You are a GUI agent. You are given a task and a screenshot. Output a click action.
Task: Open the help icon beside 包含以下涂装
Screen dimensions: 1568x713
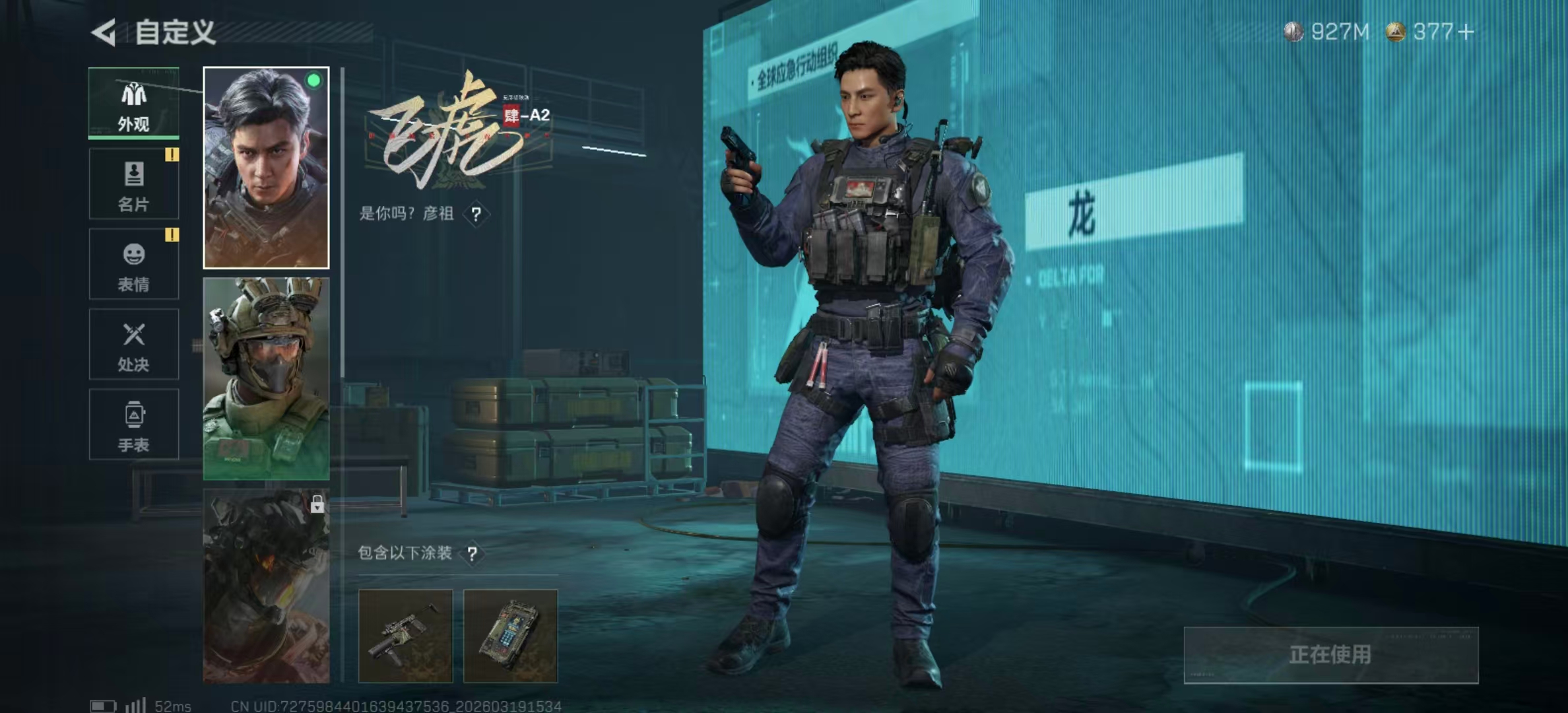pyautogui.click(x=473, y=554)
